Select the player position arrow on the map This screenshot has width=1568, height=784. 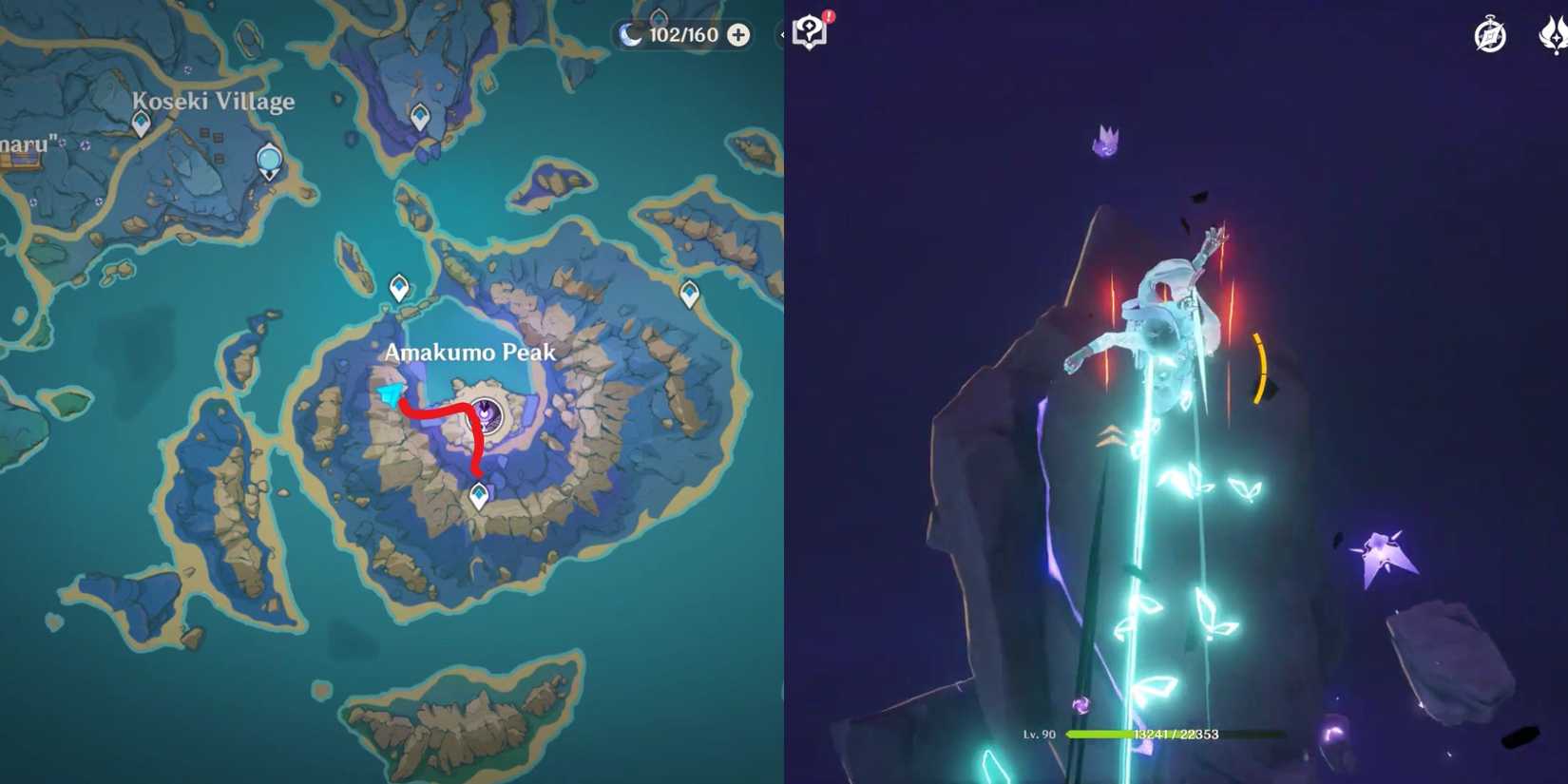pyautogui.click(x=392, y=394)
